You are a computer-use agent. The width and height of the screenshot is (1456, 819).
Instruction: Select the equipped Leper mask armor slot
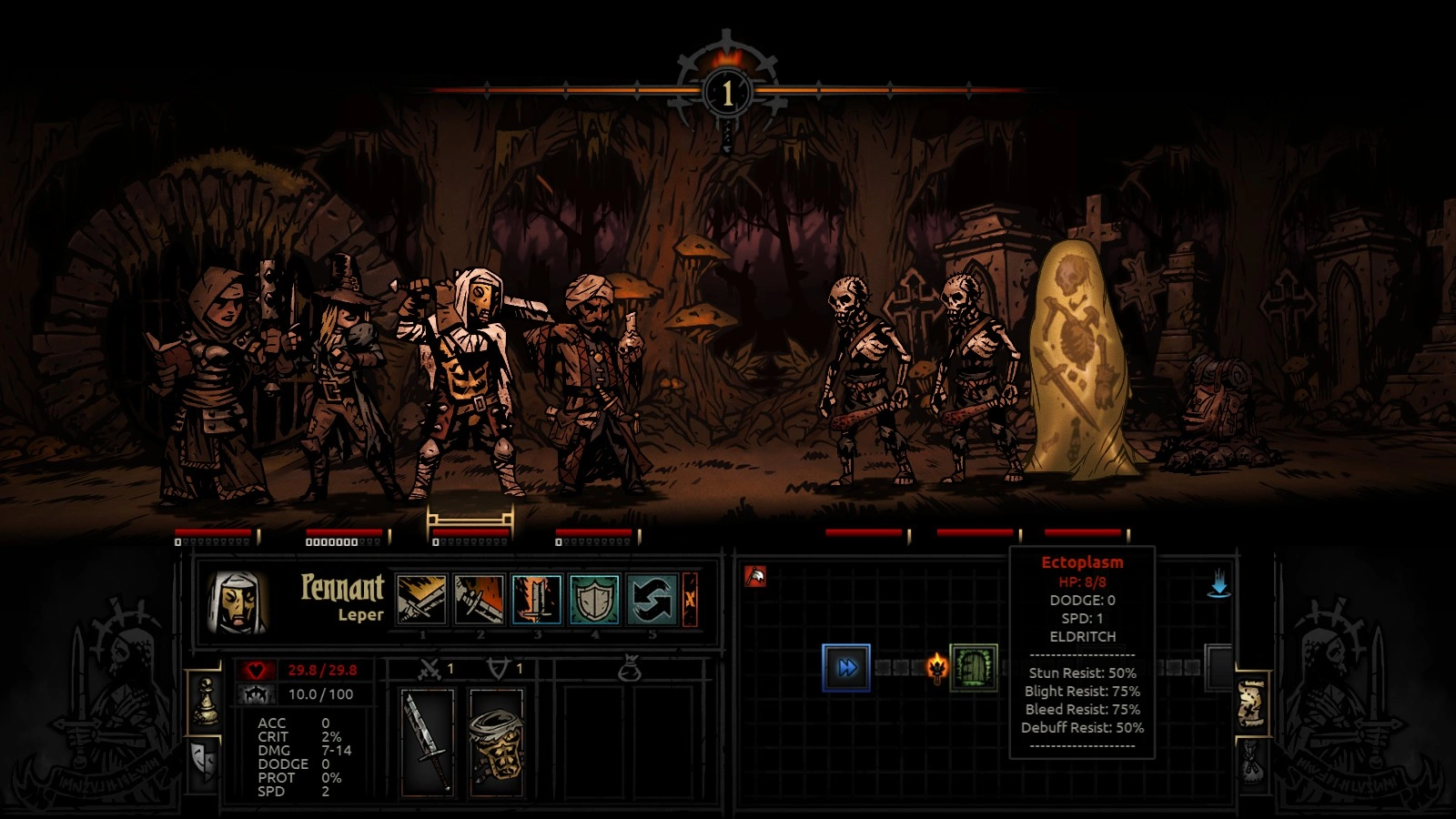[x=496, y=742]
